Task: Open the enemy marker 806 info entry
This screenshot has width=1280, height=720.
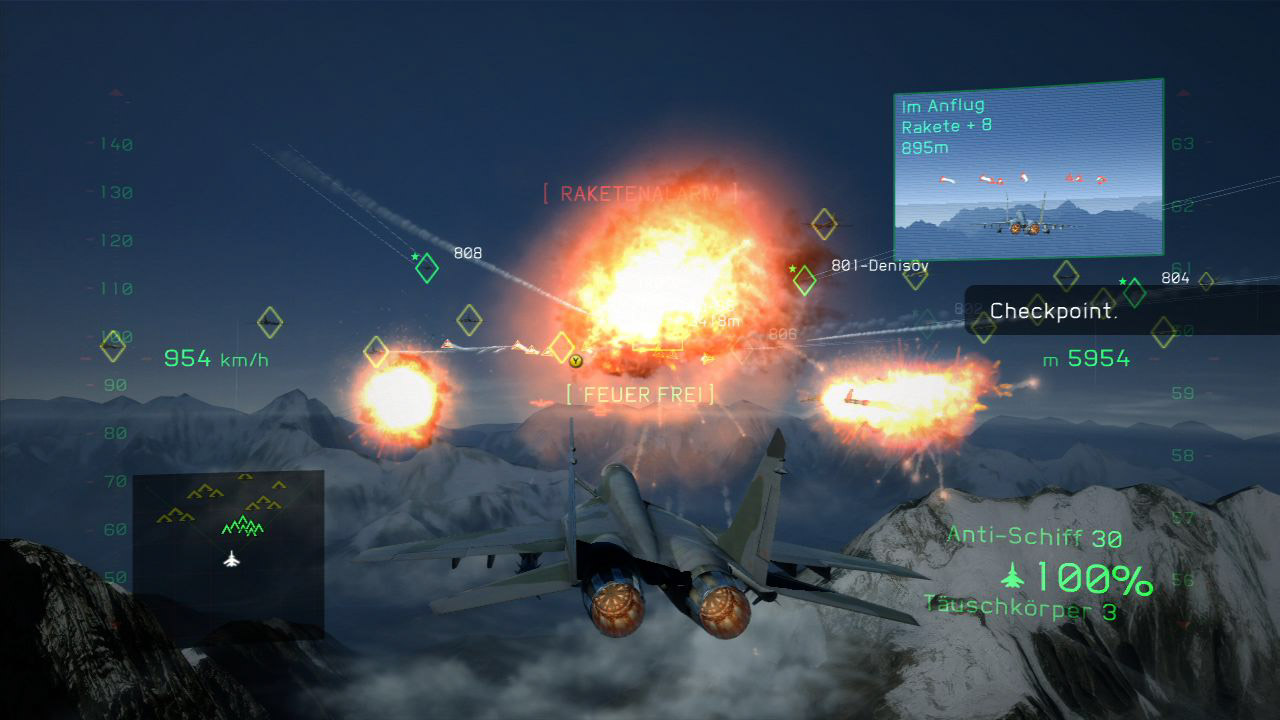Action: [x=784, y=333]
